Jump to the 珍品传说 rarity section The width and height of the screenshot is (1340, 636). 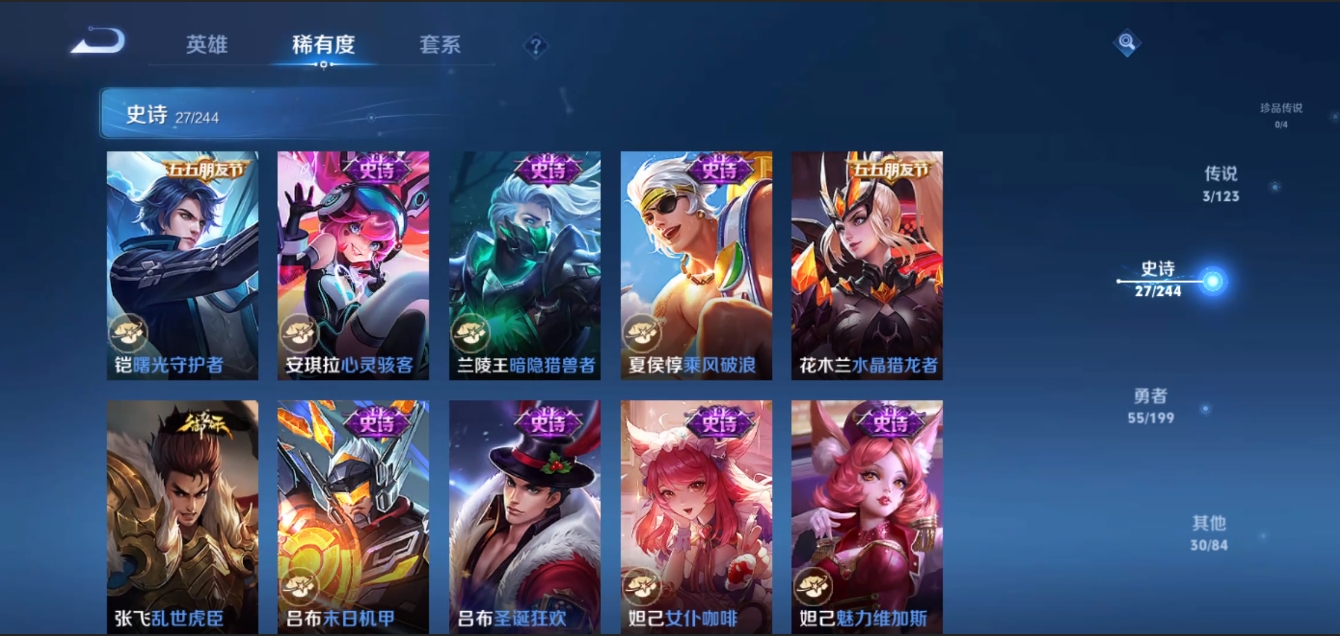[x=1280, y=115]
